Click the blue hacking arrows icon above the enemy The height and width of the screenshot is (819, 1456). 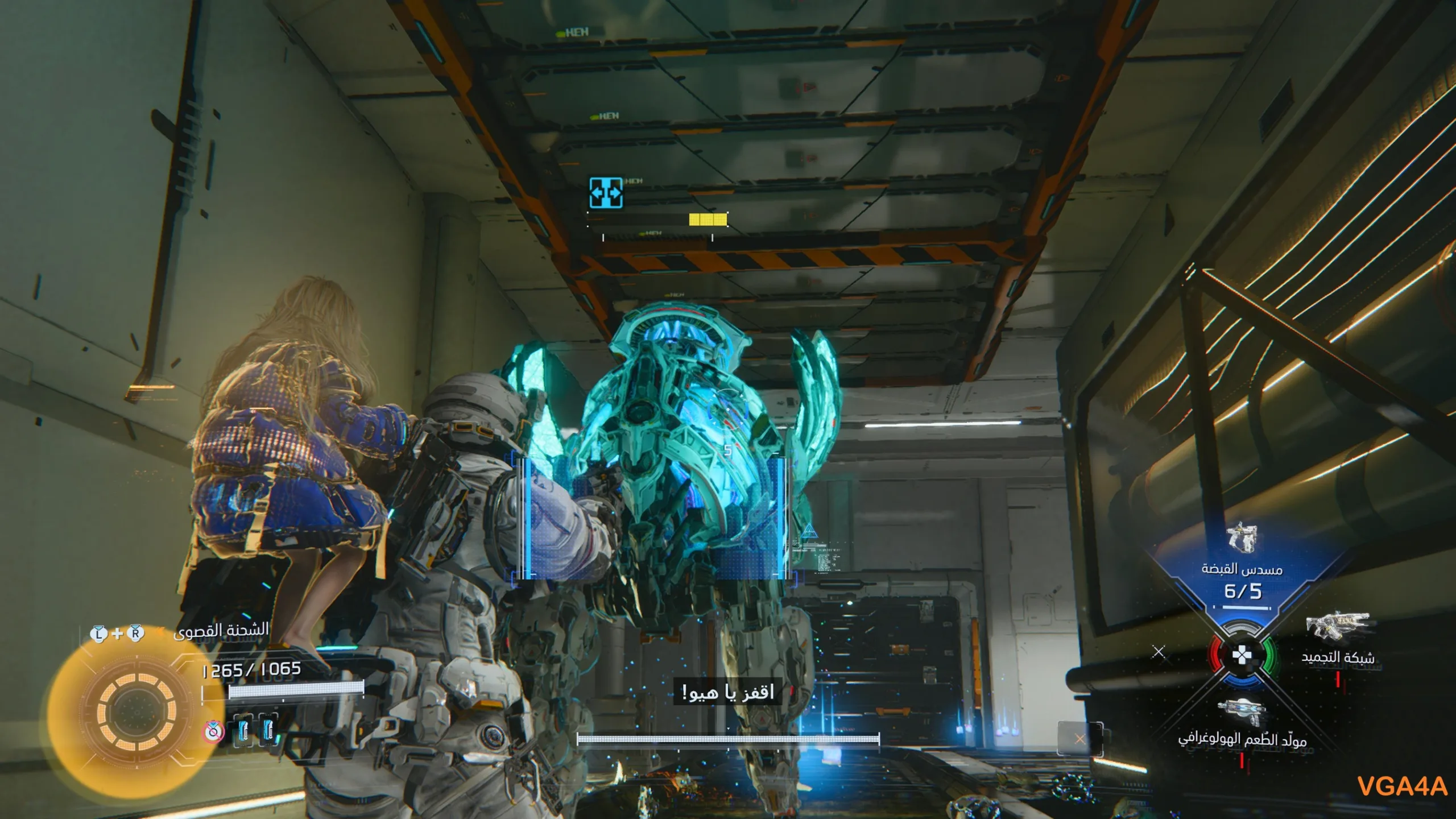(606, 193)
